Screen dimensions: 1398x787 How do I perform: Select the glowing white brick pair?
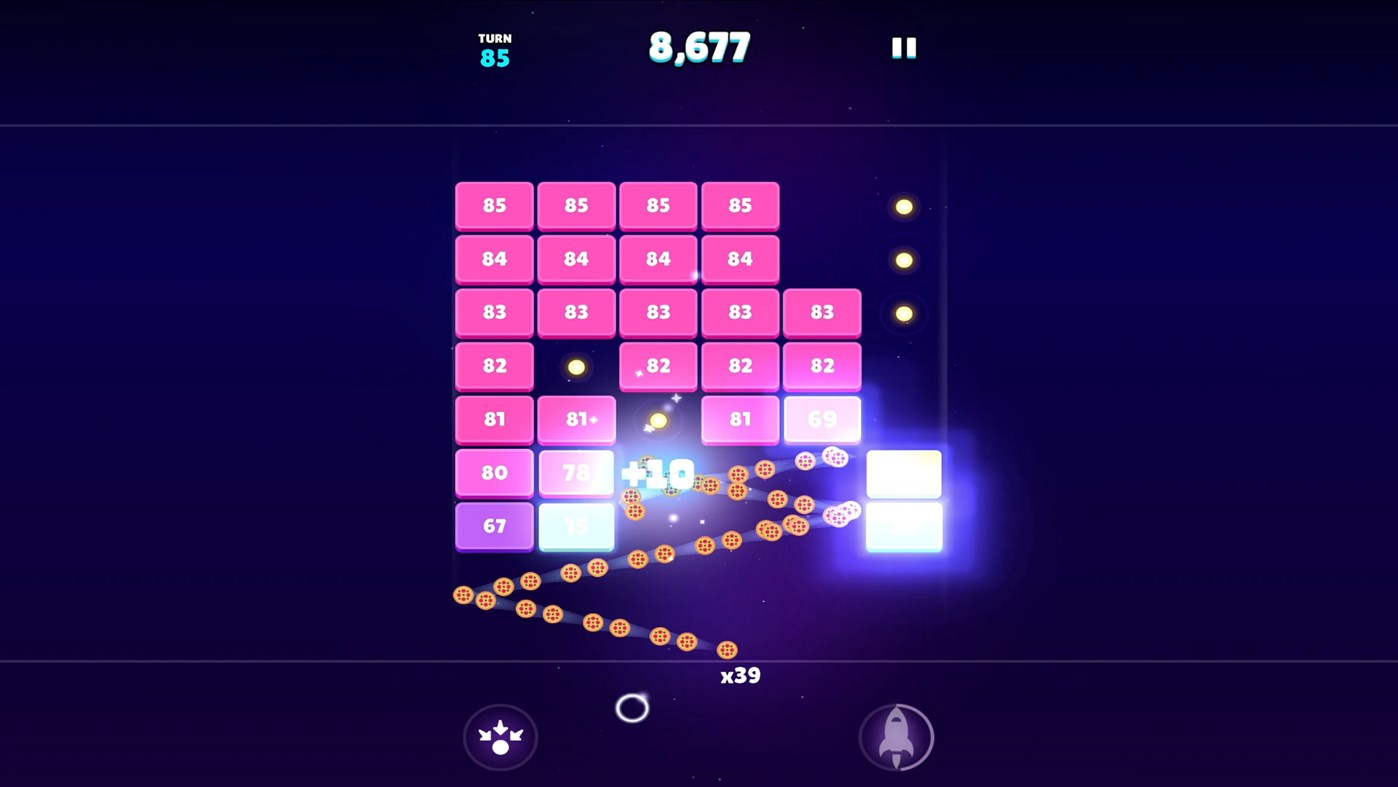coord(903,500)
